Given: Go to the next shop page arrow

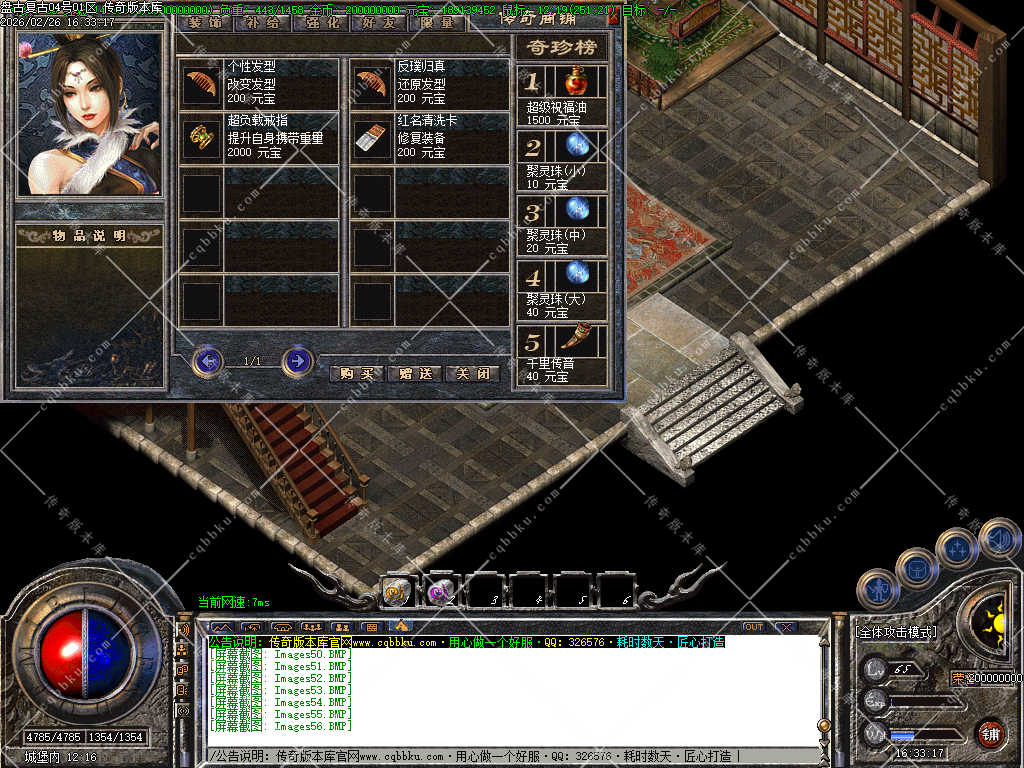Looking at the screenshot, I should pyautogui.click(x=297, y=360).
